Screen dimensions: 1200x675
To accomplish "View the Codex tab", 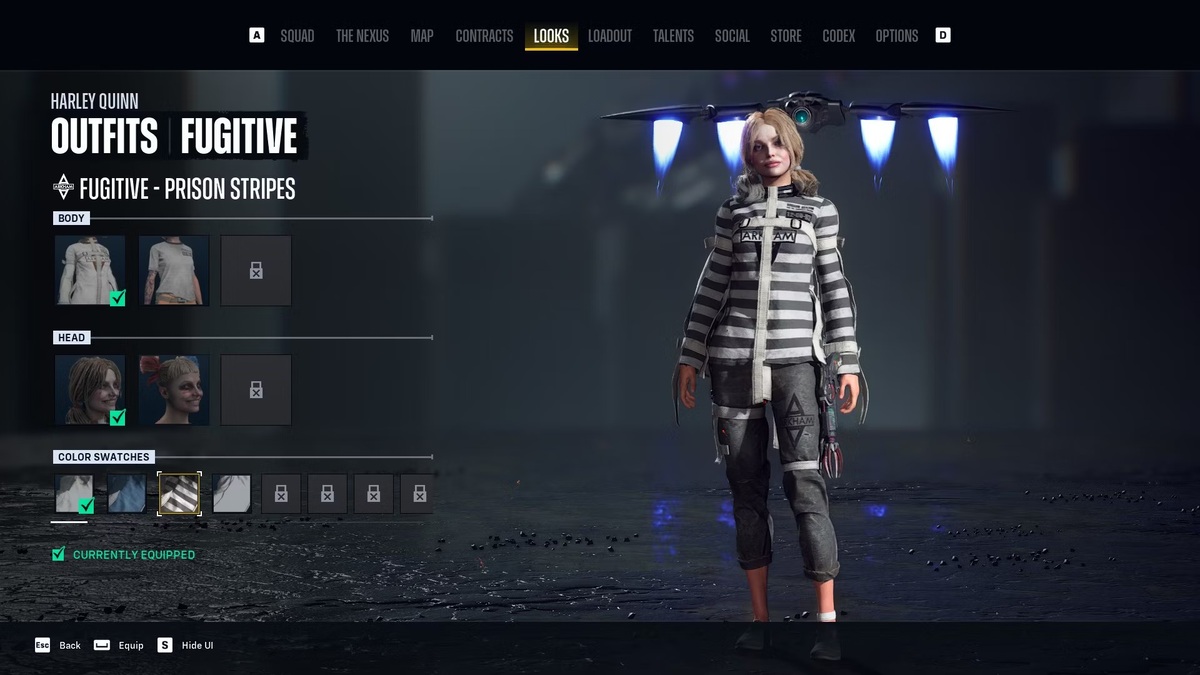I will point(839,36).
